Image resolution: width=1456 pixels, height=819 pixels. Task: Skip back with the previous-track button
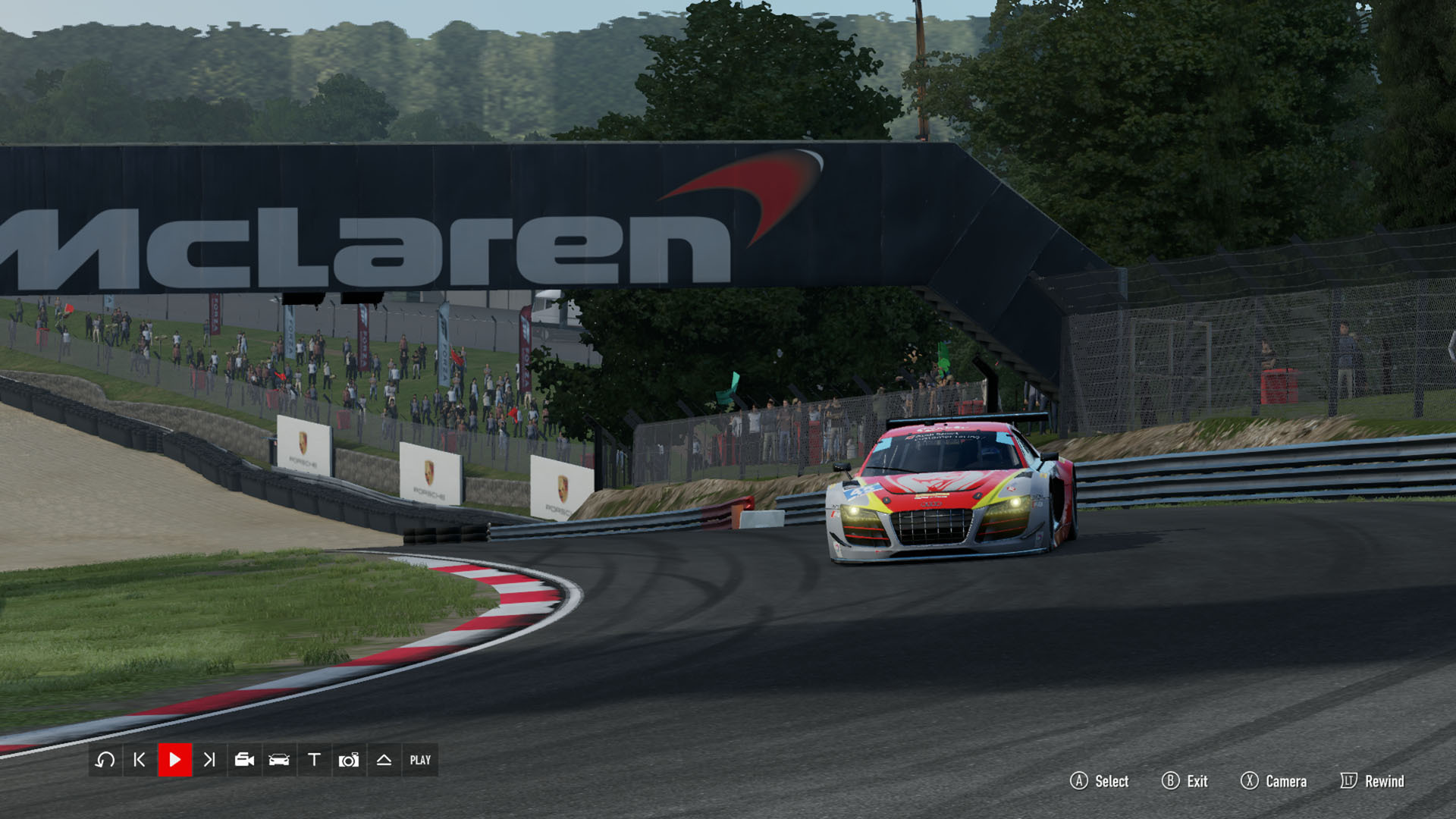pos(140,760)
